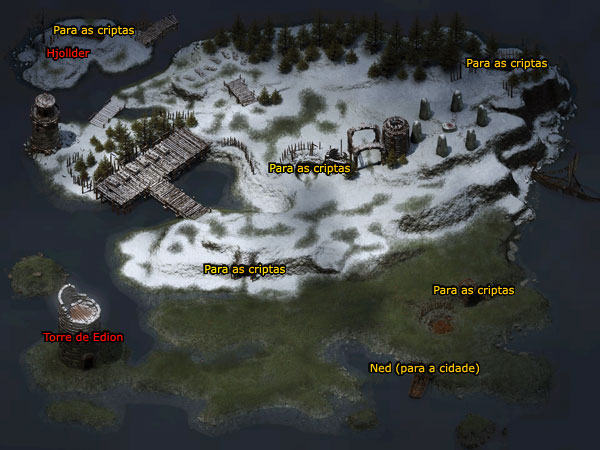The width and height of the screenshot is (600, 450).
Task: Click the Torre de Edion map marker
Action: coord(83,337)
